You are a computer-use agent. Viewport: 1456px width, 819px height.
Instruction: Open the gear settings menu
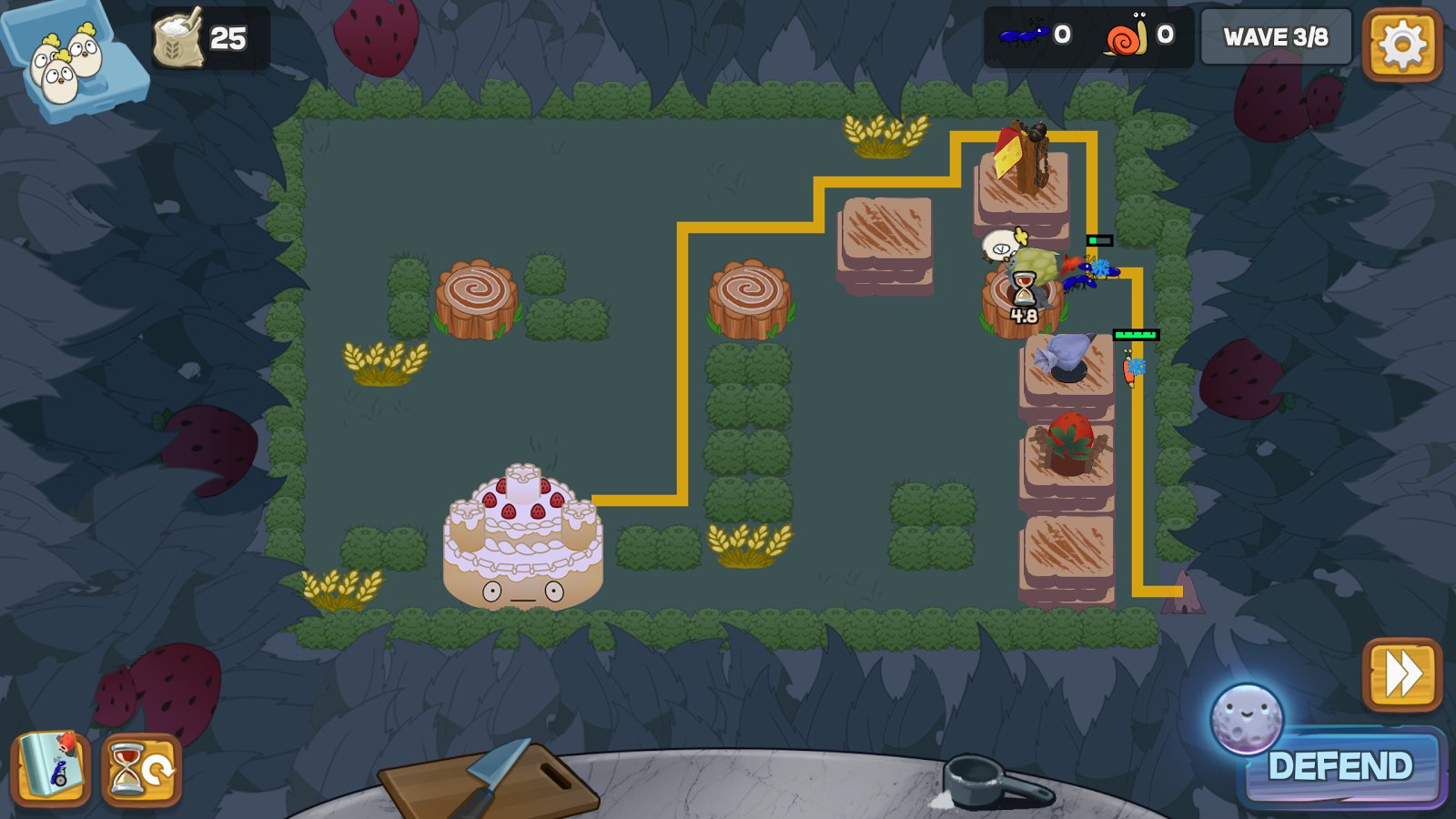click(1401, 43)
